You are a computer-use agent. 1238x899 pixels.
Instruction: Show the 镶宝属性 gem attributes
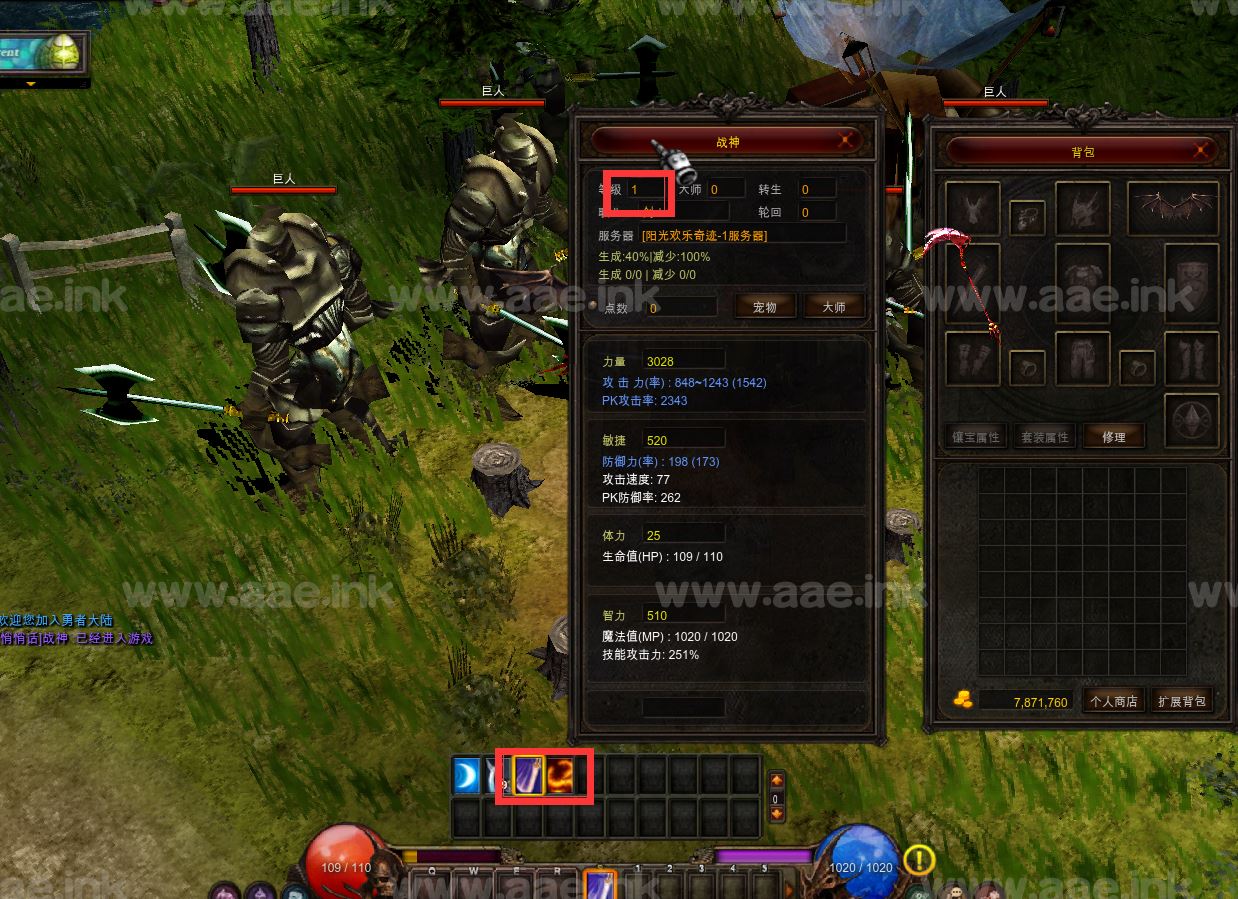click(x=974, y=437)
